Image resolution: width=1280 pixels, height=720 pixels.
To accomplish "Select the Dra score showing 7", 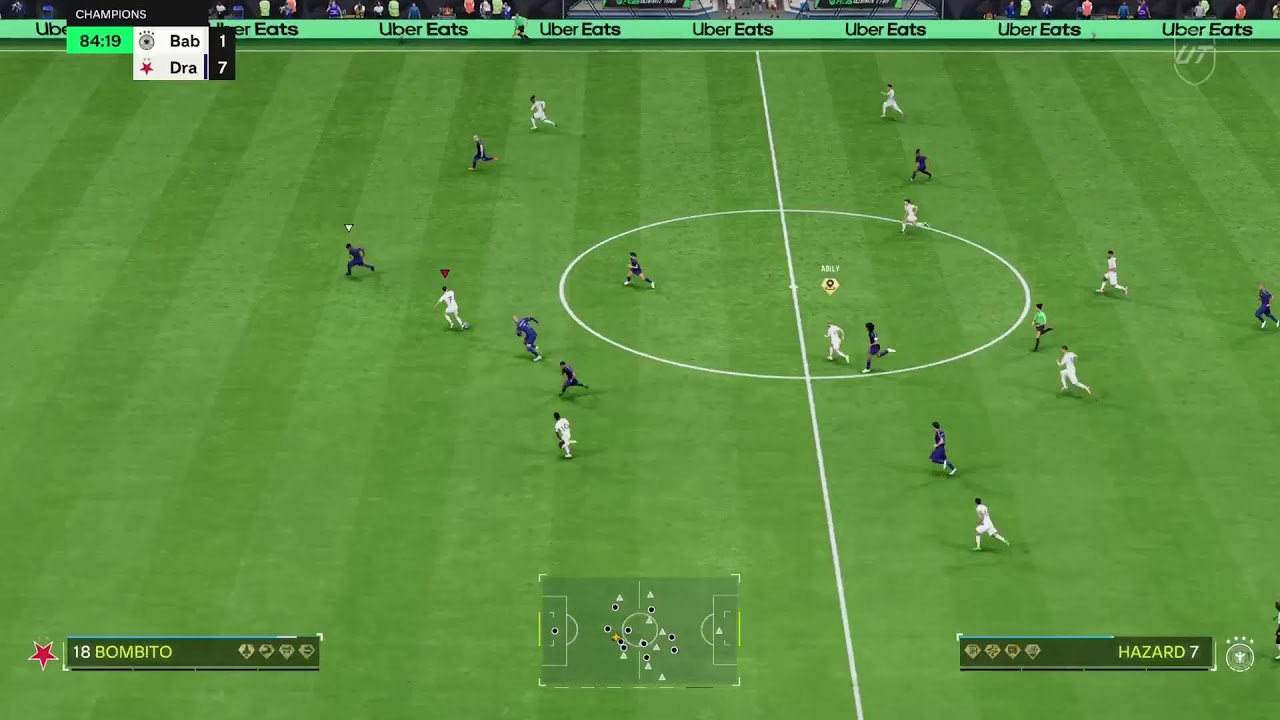I will [223, 67].
